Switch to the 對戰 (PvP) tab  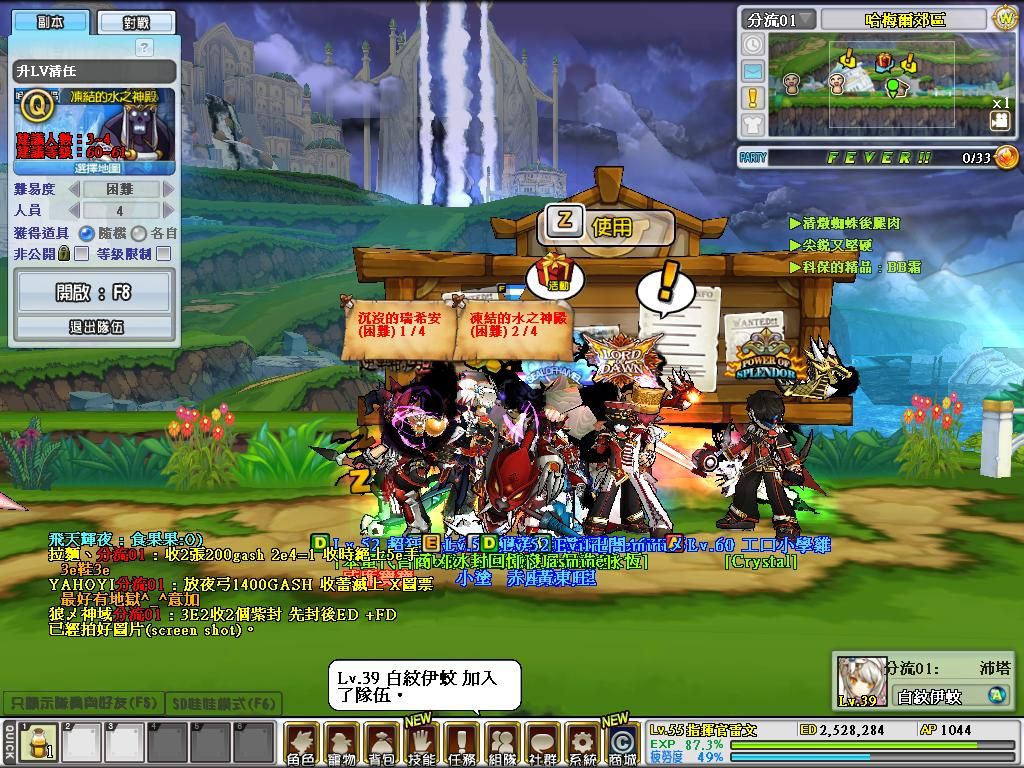point(136,22)
